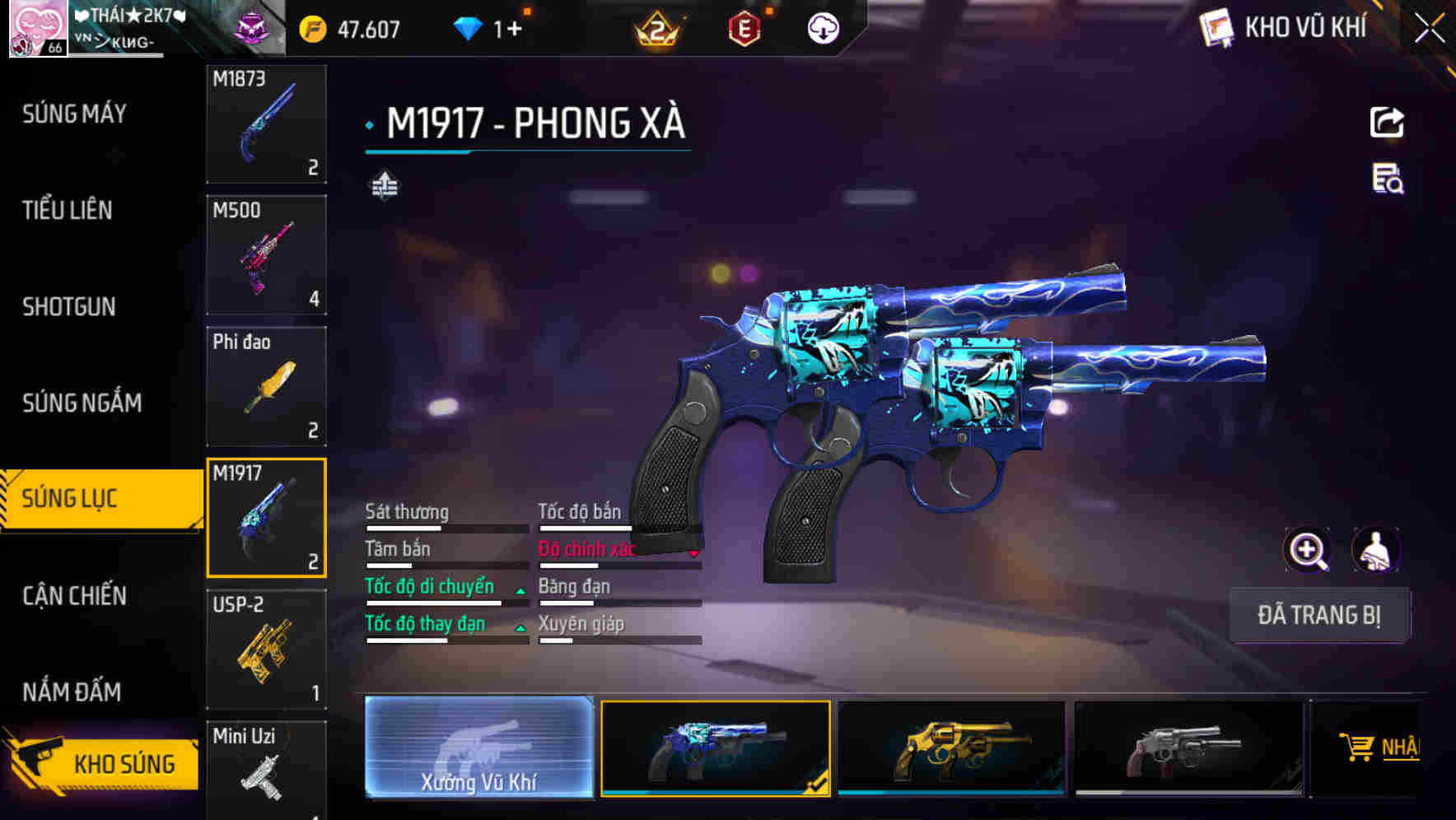Image resolution: width=1456 pixels, height=820 pixels.
Task: Switch to the Cận Chiến category
Action: coord(72,595)
